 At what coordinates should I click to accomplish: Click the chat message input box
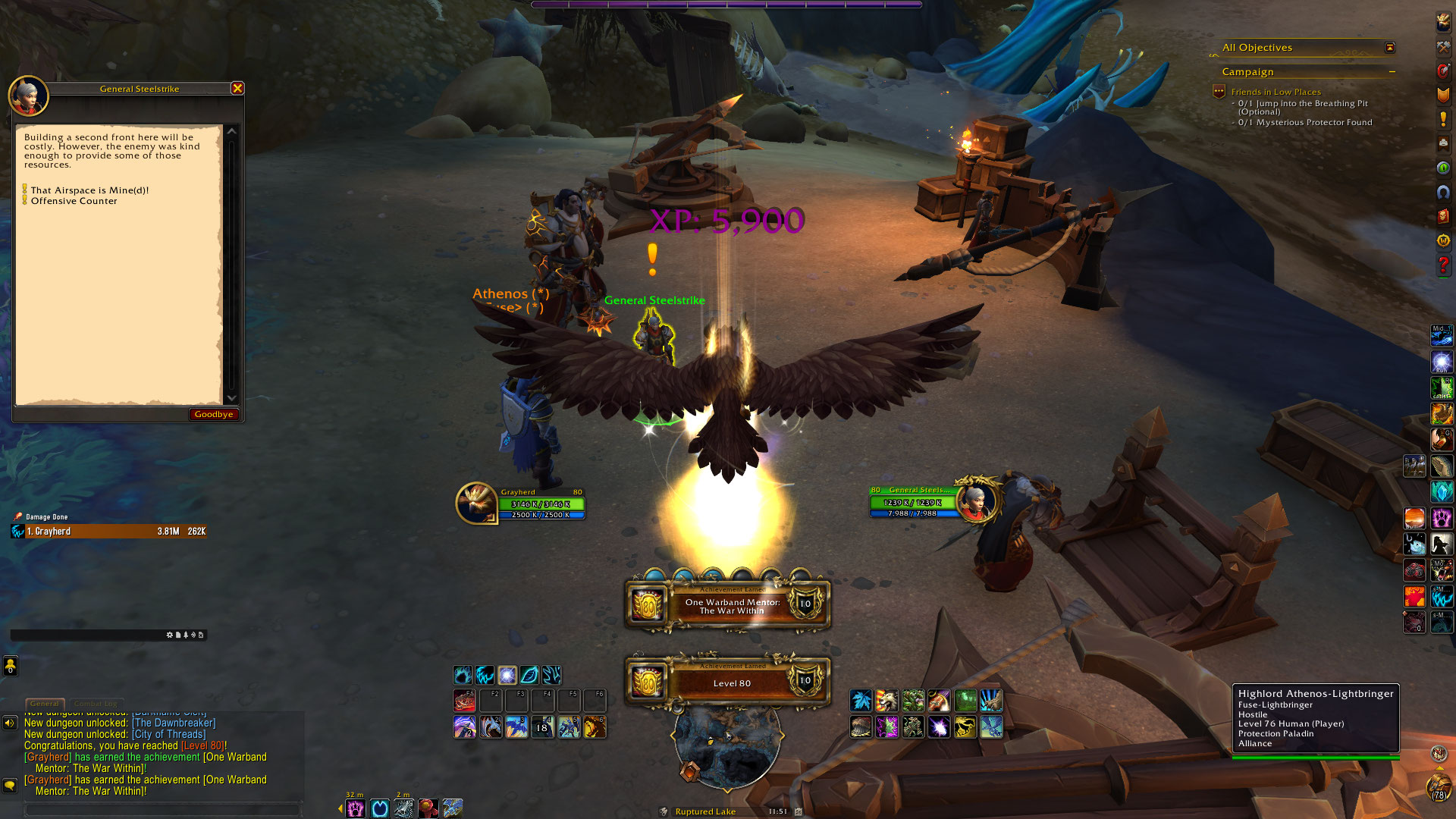coord(163,810)
